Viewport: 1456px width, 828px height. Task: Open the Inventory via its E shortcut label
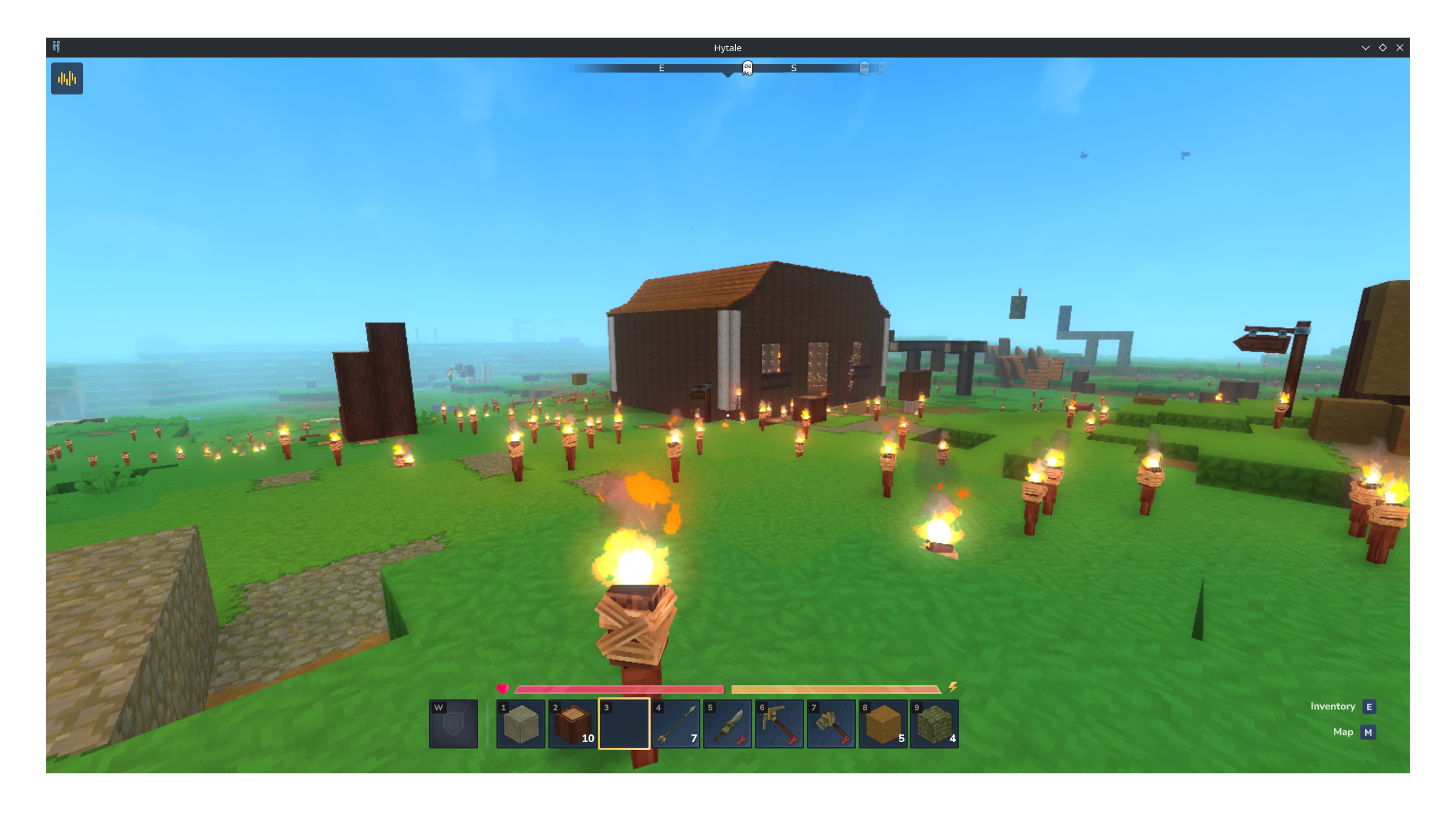(x=1369, y=707)
